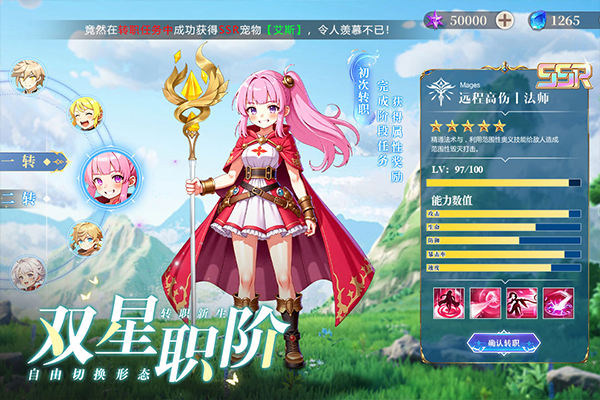600x400 pixels.
Task: Add more purple star currency with plus
Action: click(505, 19)
